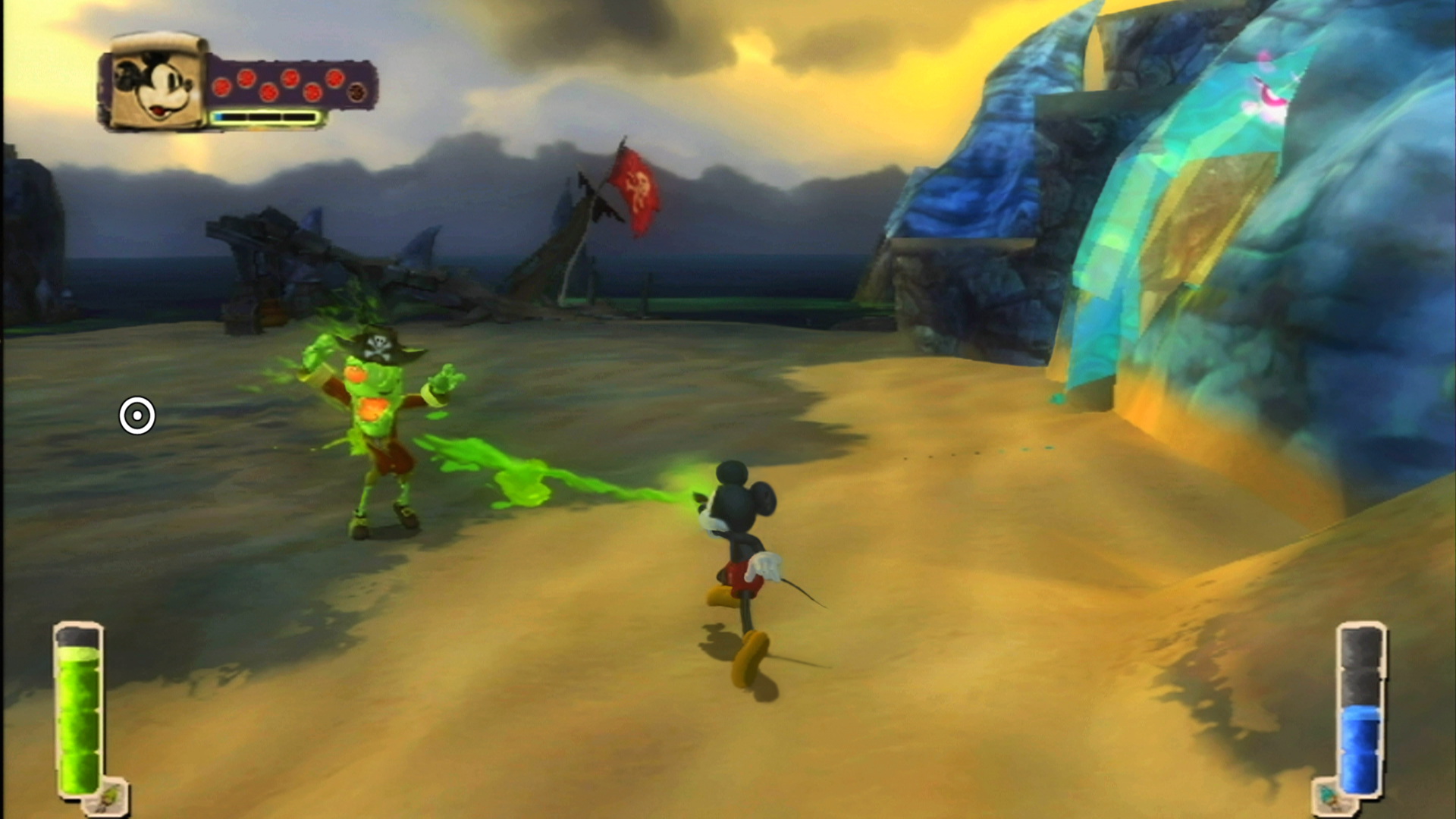Click the segmented progress bar under the health pins
The width and height of the screenshot is (1456, 819).
click(x=265, y=118)
